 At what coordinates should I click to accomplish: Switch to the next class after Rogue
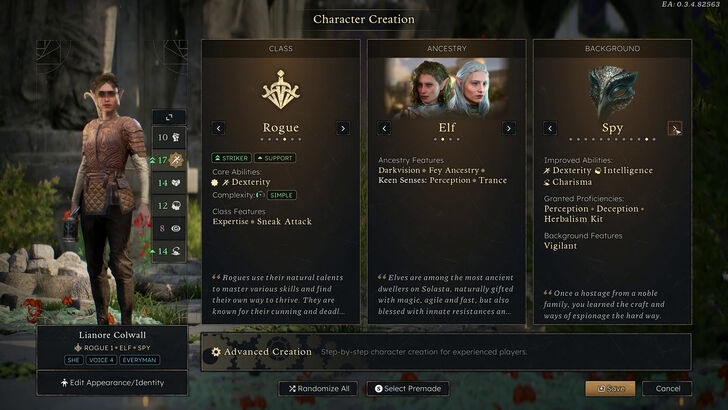pos(342,128)
